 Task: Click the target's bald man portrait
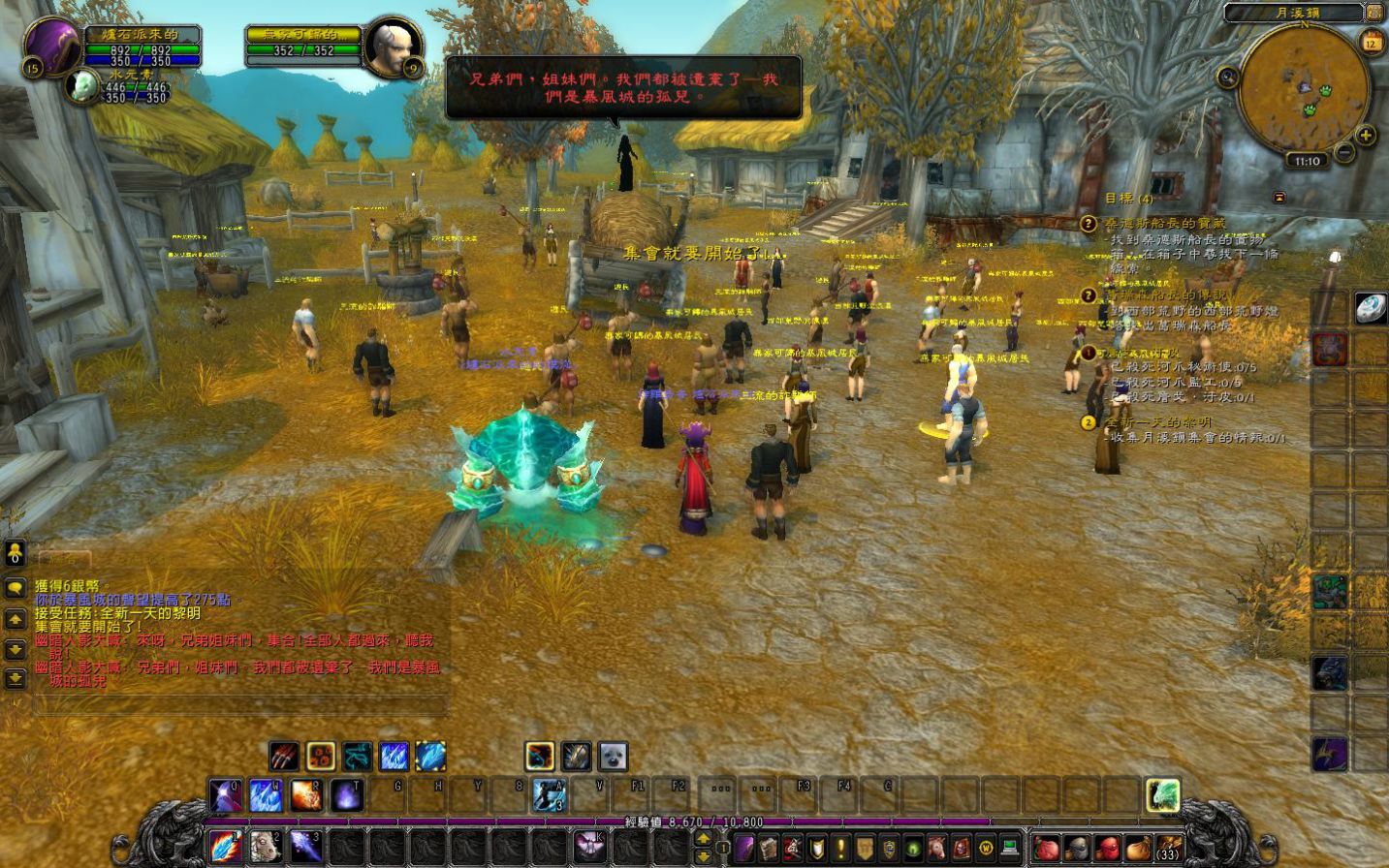pos(393,45)
